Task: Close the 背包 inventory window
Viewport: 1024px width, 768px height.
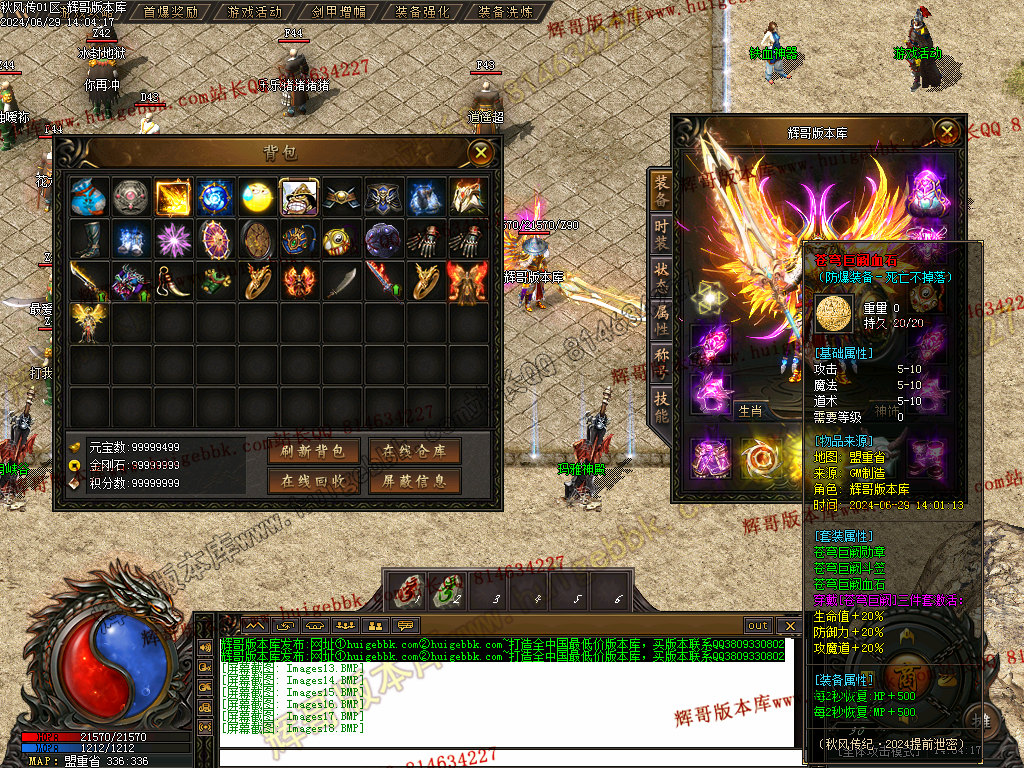Action: pos(482,152)
